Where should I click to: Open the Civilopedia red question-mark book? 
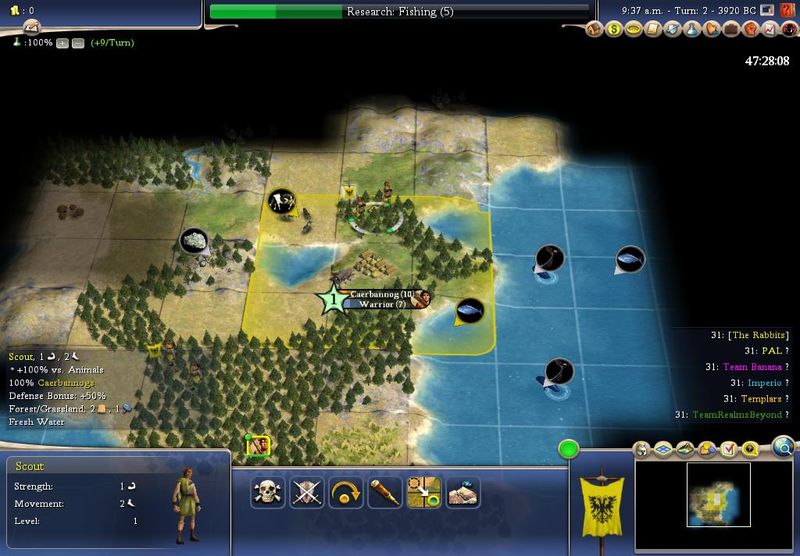788,11
